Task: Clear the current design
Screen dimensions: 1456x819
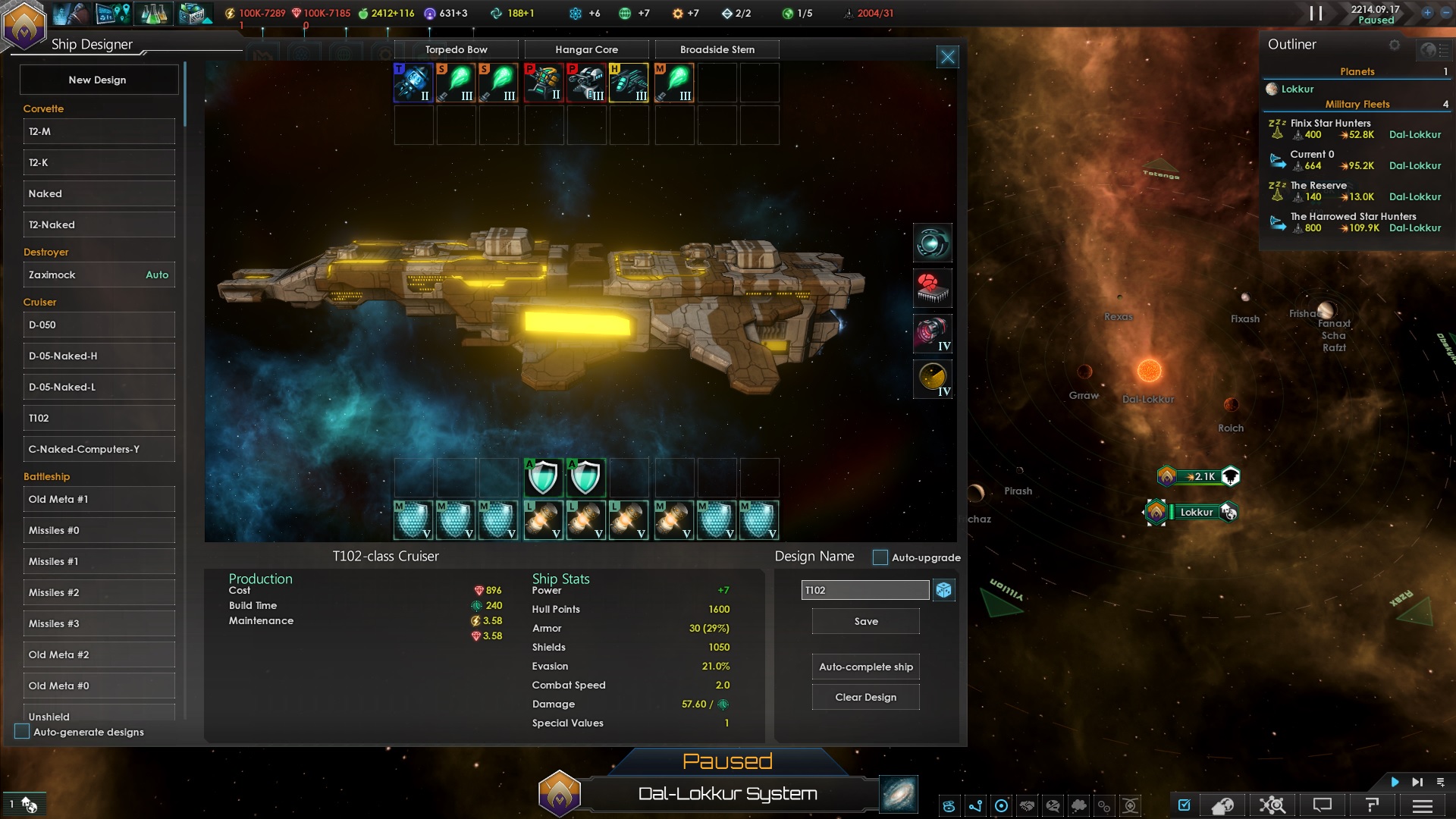Action: 866,697
